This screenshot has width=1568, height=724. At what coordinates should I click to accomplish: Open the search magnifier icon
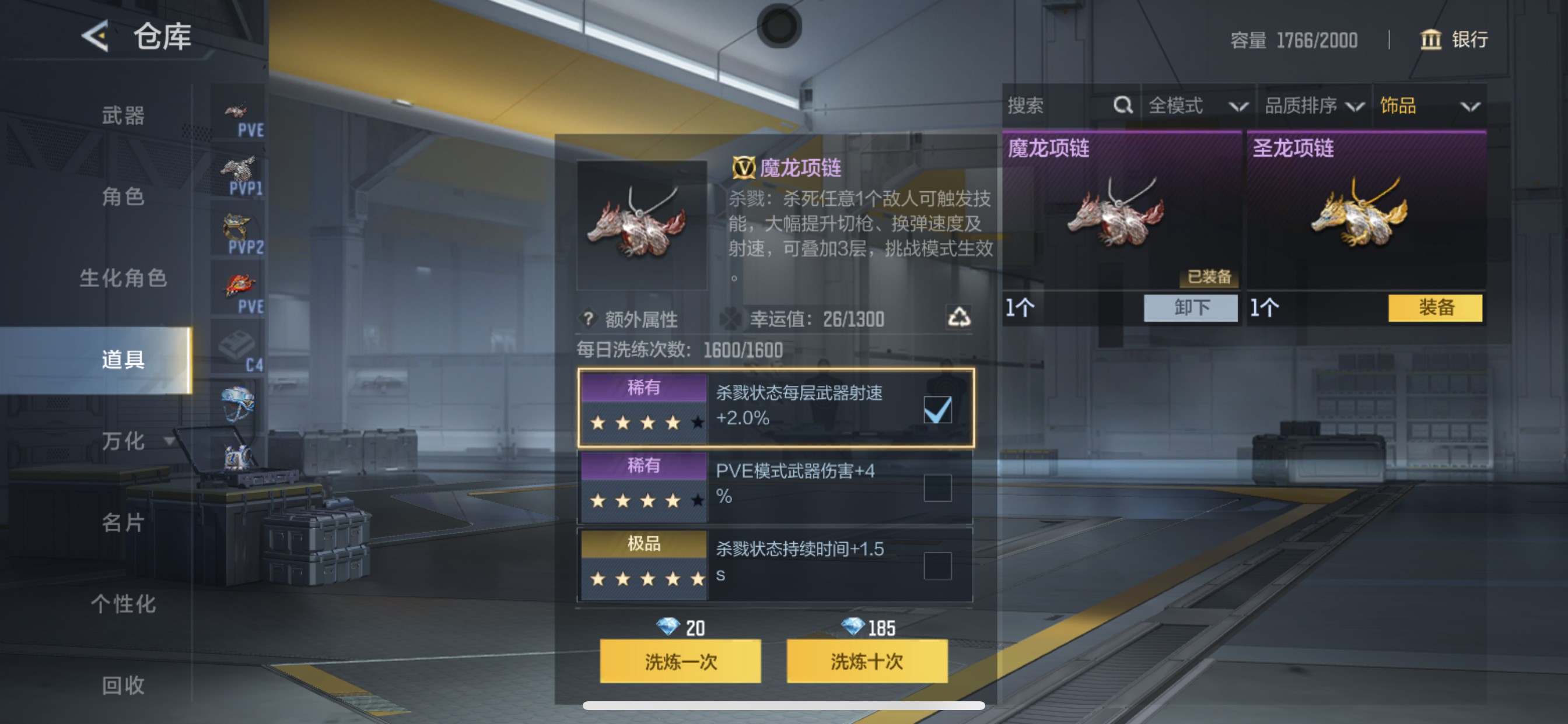(x=1122, y=105)
